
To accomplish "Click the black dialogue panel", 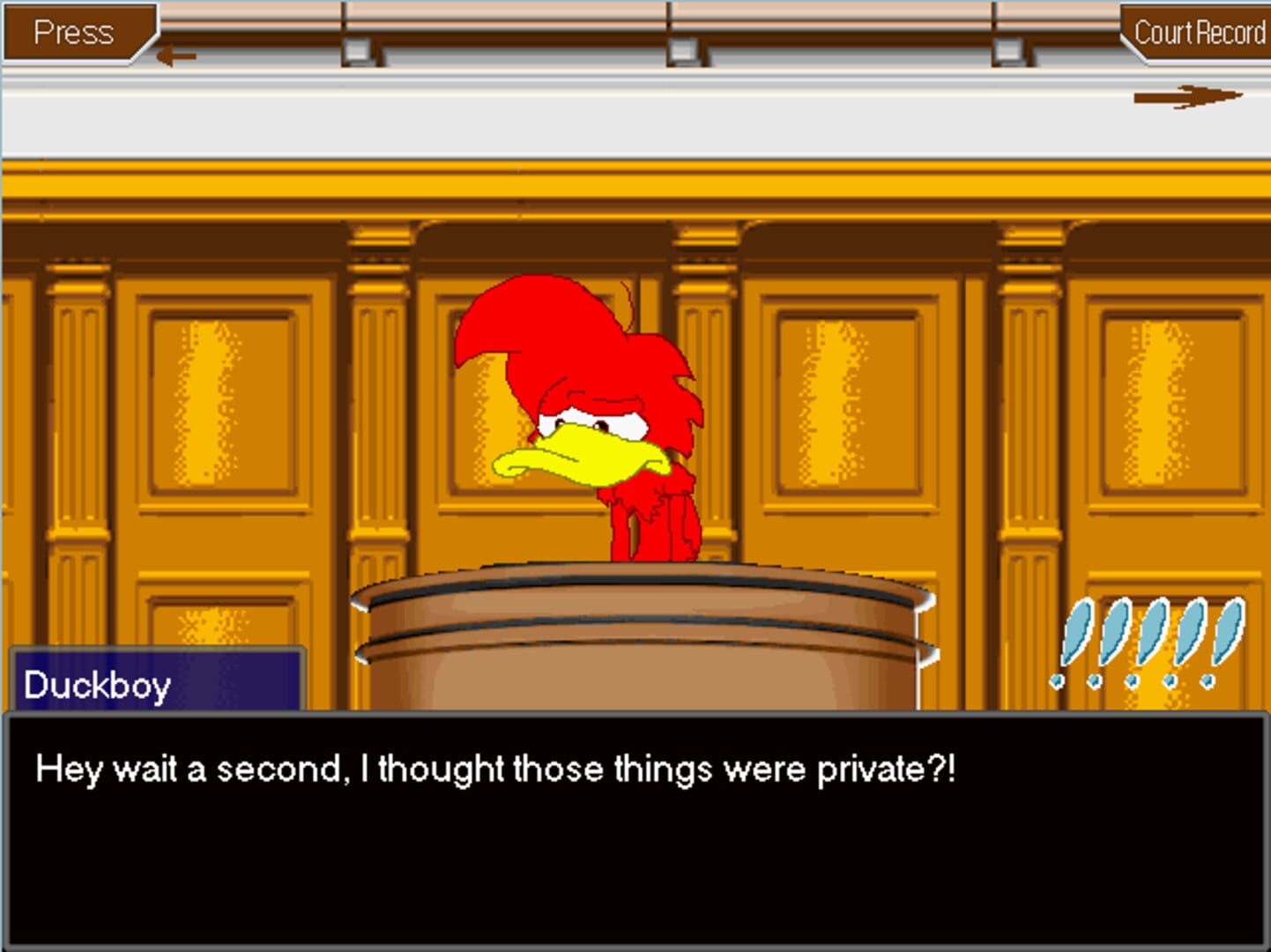I will coord(635,846).
